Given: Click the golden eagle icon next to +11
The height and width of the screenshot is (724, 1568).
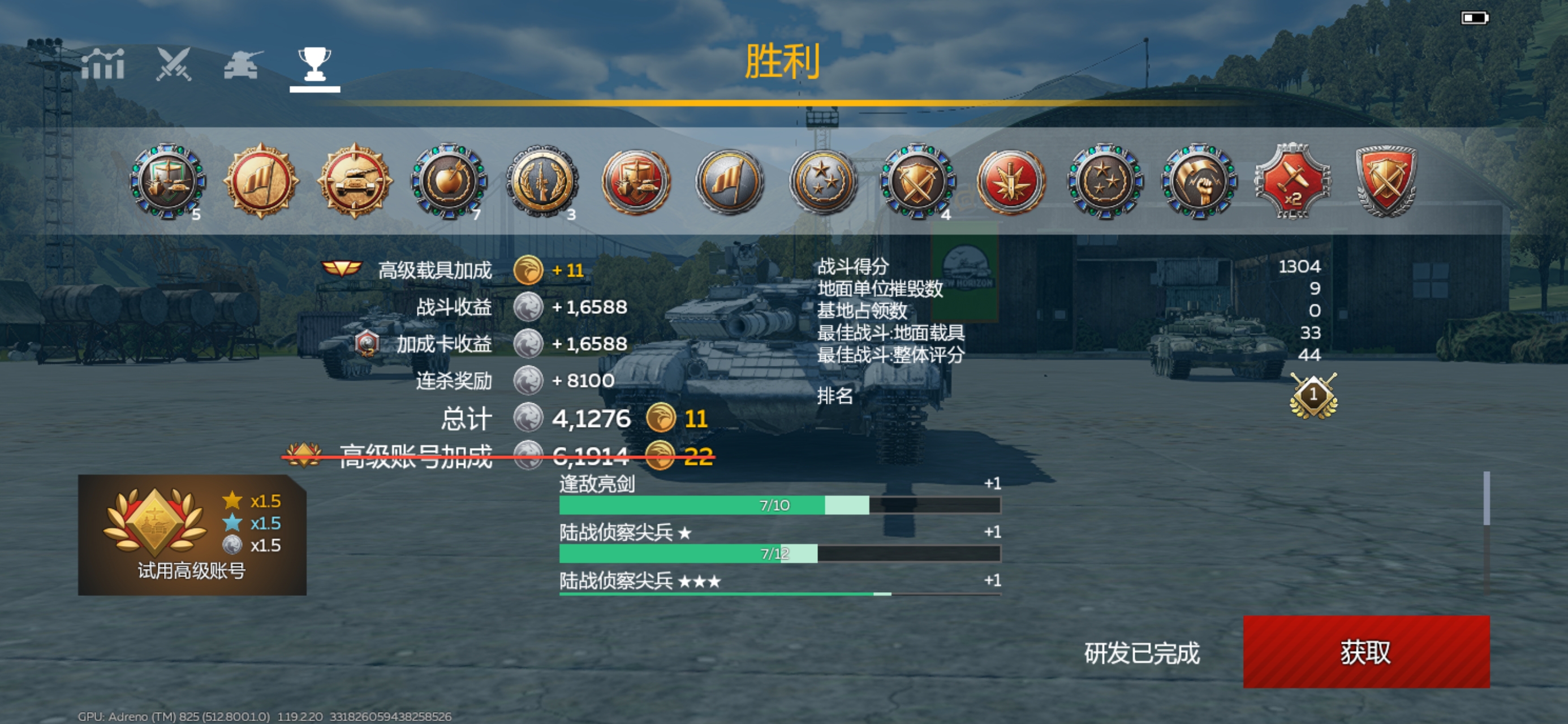Looking at the screenshot, I should click(x=529, y=270).
